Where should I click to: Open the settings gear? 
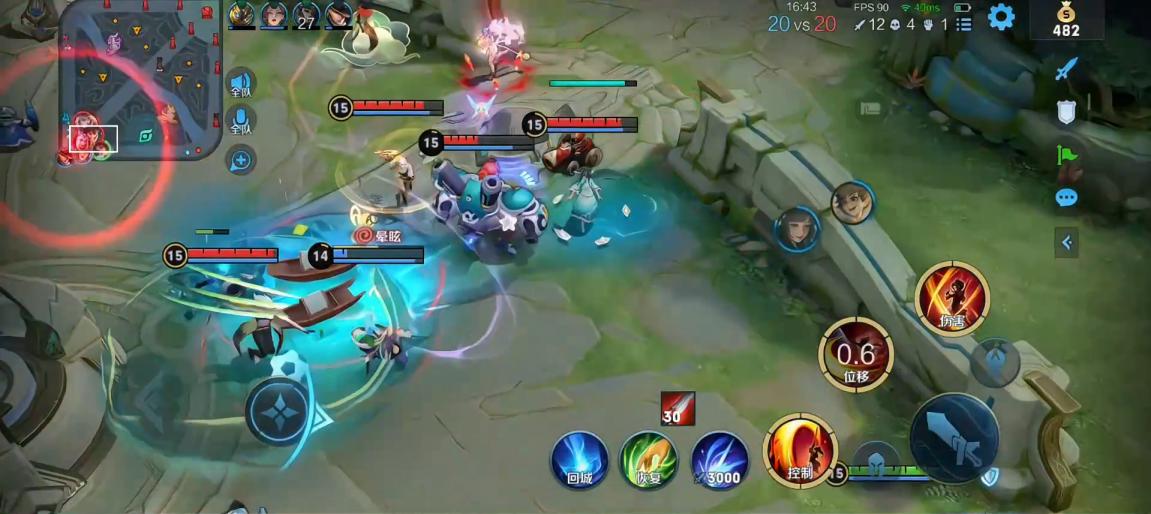coord(1001,17)
